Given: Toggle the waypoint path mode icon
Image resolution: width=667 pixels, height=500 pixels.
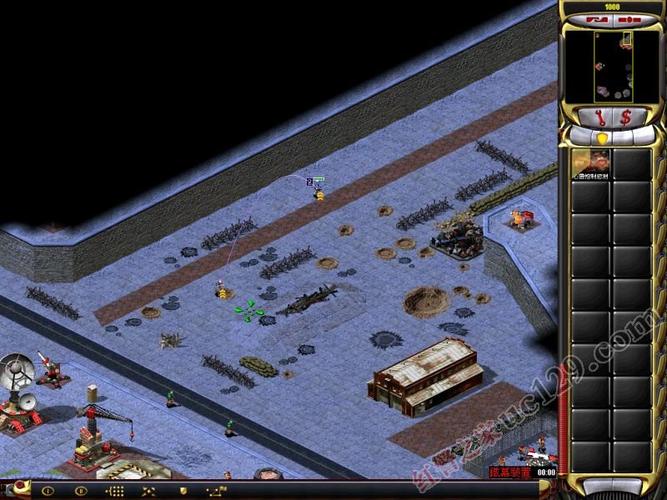Looking at the screenshot, I should (x=215, y=491).
